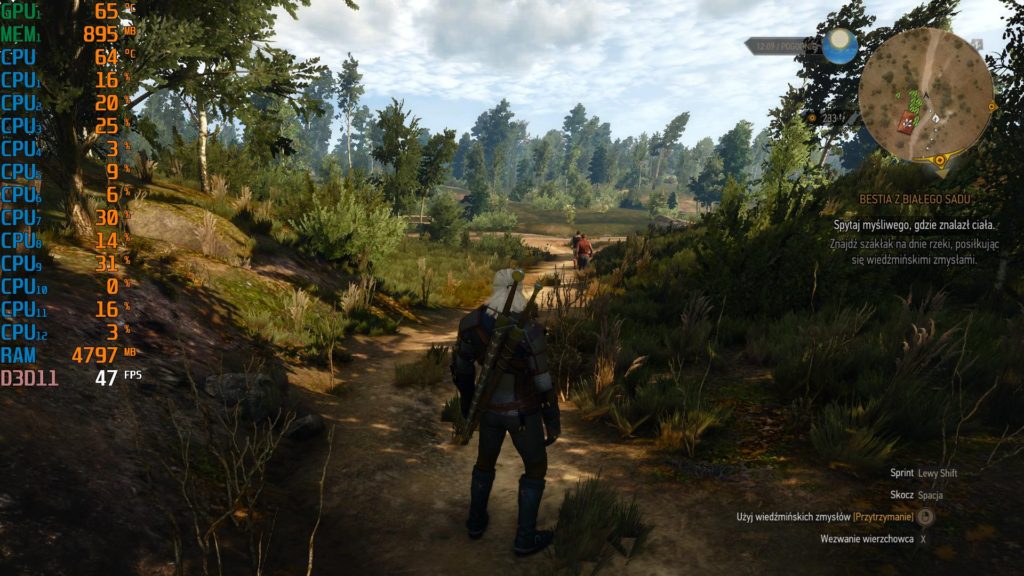Image resolution: width=1024 pixels, height=576 pixels.
Task: Select the red marker on the minimap
Action: point(907,121)
